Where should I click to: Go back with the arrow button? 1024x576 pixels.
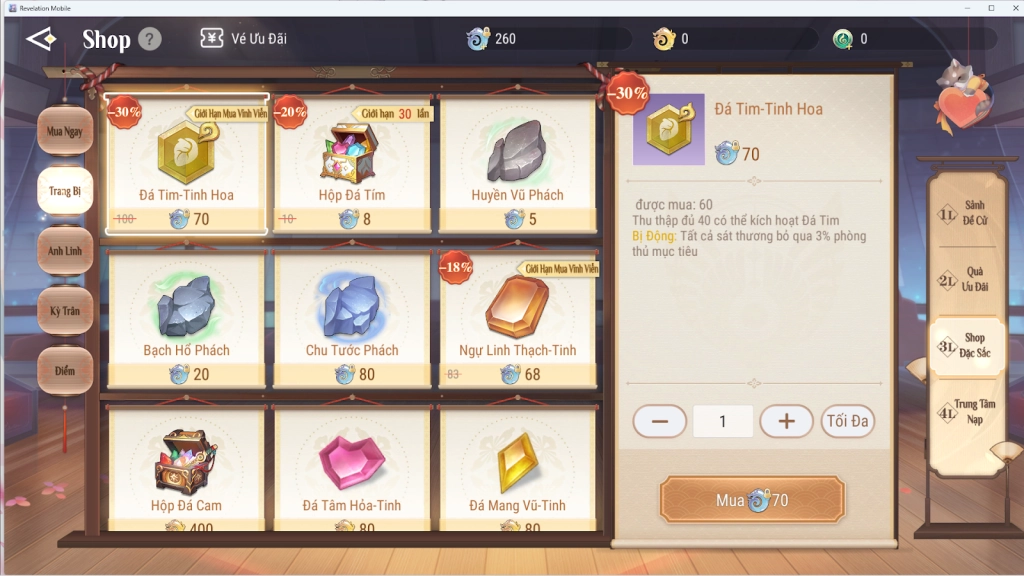[42, 39]
